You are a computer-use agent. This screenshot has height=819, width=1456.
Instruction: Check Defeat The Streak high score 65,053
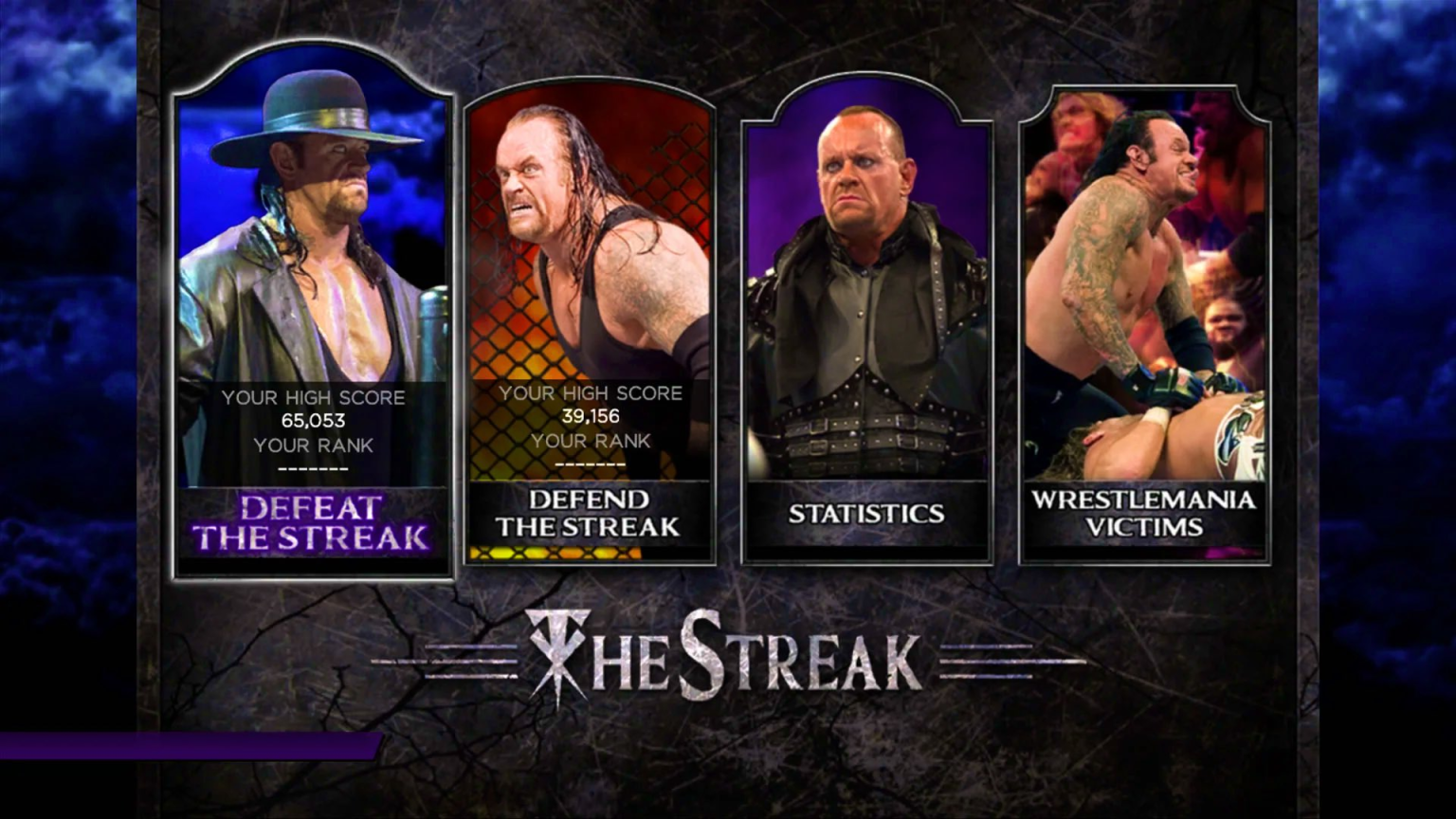(x=313, y=420)
